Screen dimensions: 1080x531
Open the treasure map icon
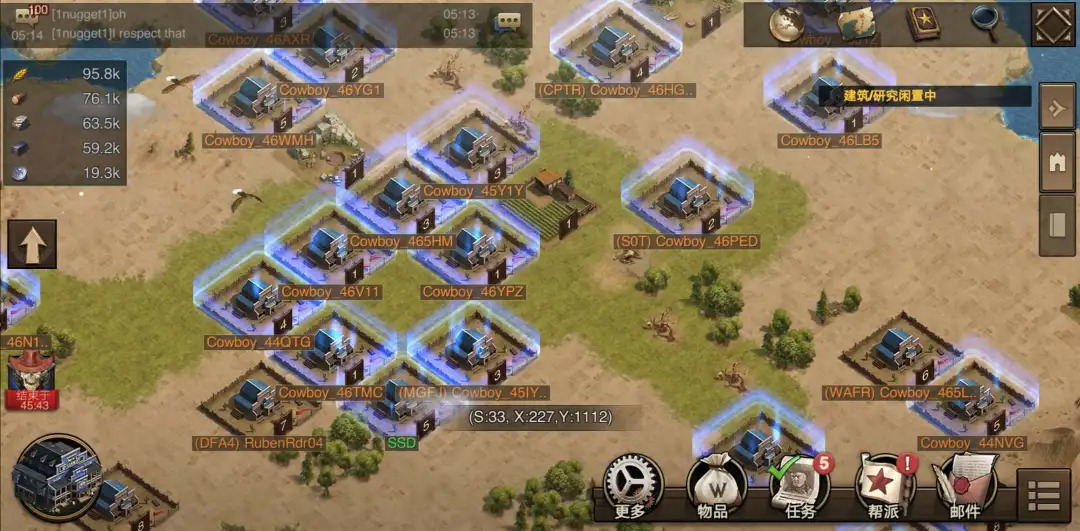pyautogui.click(x=857, y=23)
